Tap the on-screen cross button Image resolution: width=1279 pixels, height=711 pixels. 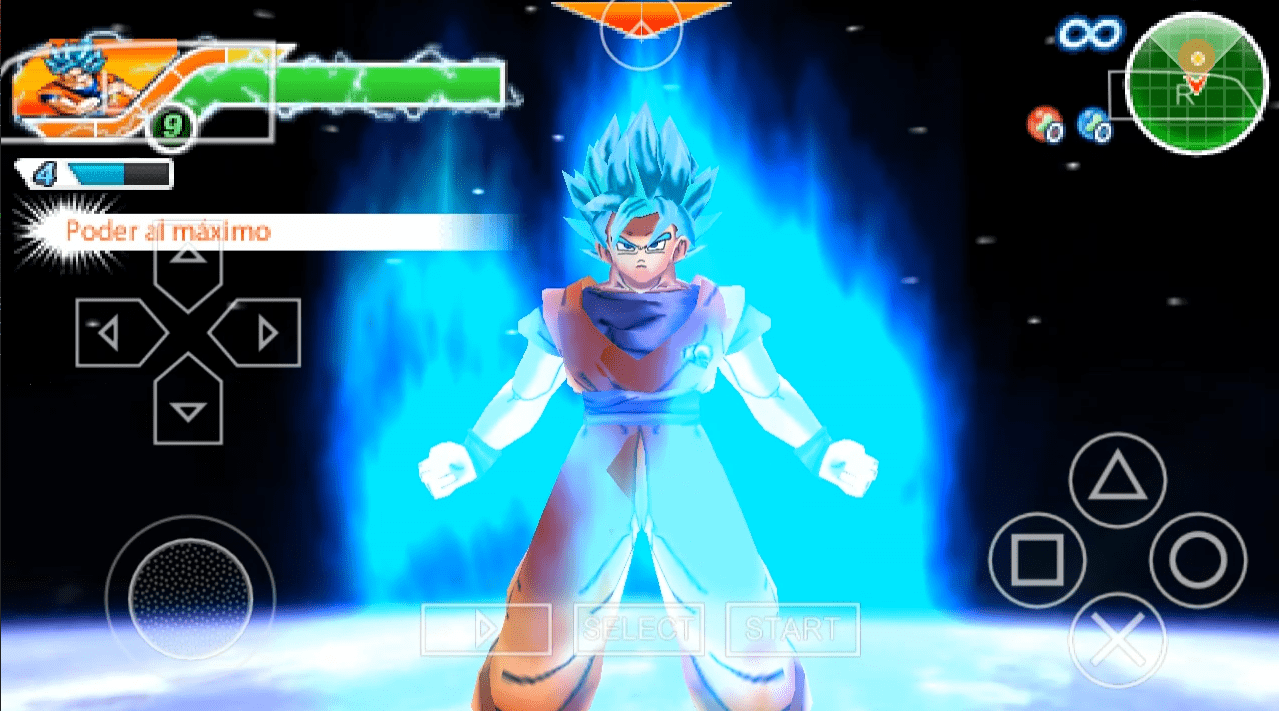pyautogui.click(x=1117, y=640)
